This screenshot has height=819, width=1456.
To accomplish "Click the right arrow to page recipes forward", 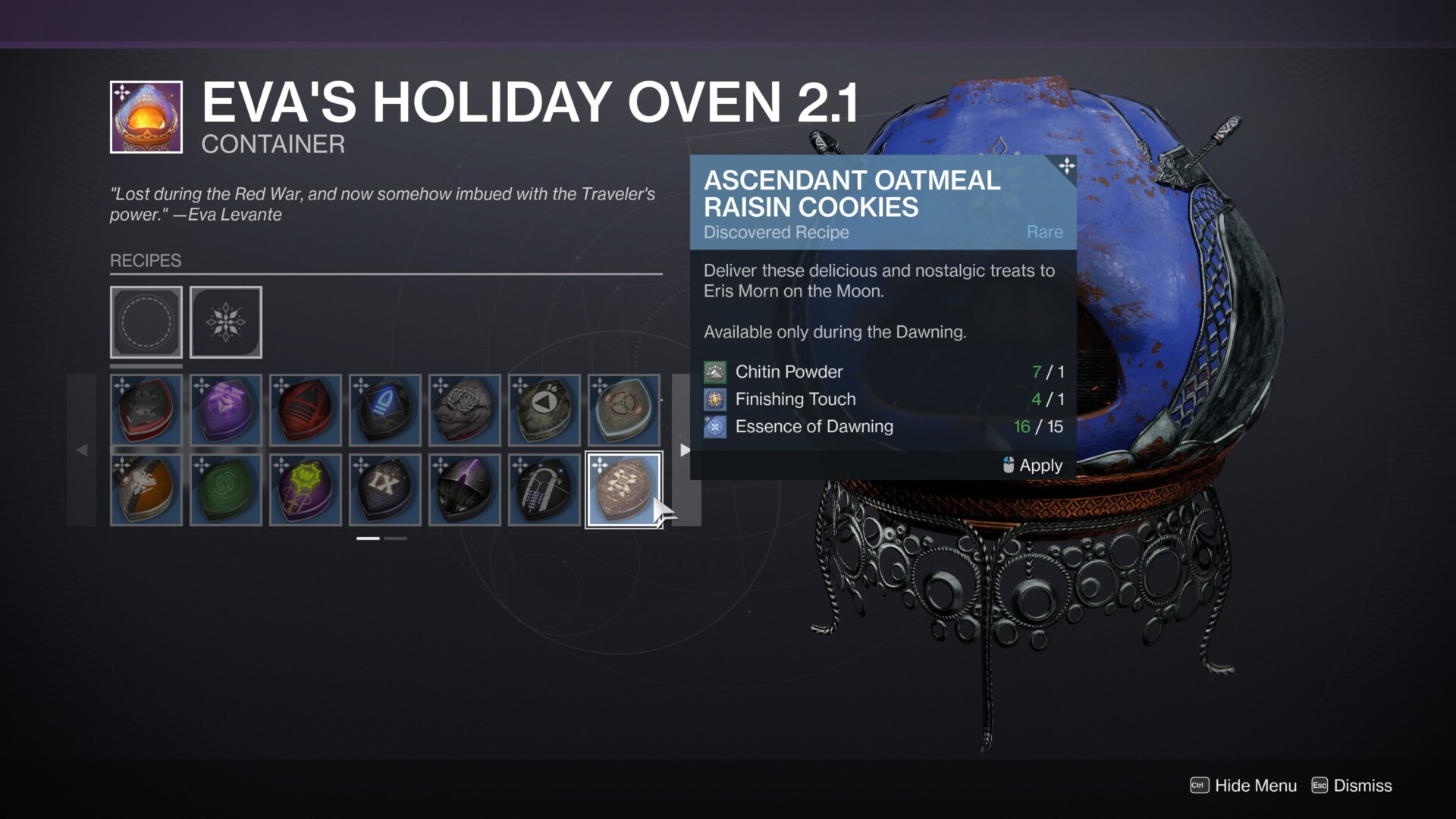I will click(685, 449).
